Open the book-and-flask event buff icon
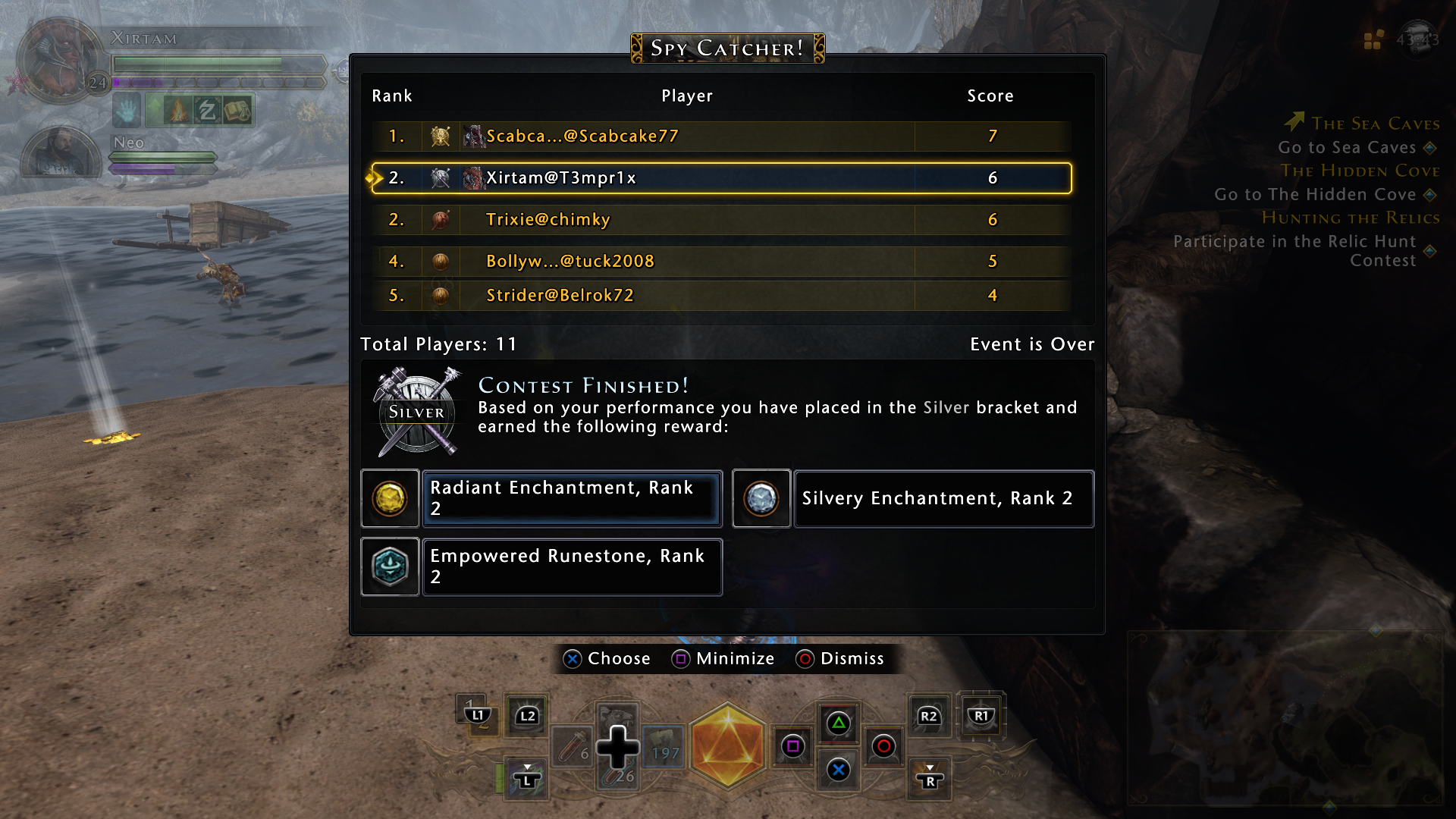 (x=237, y=111)
